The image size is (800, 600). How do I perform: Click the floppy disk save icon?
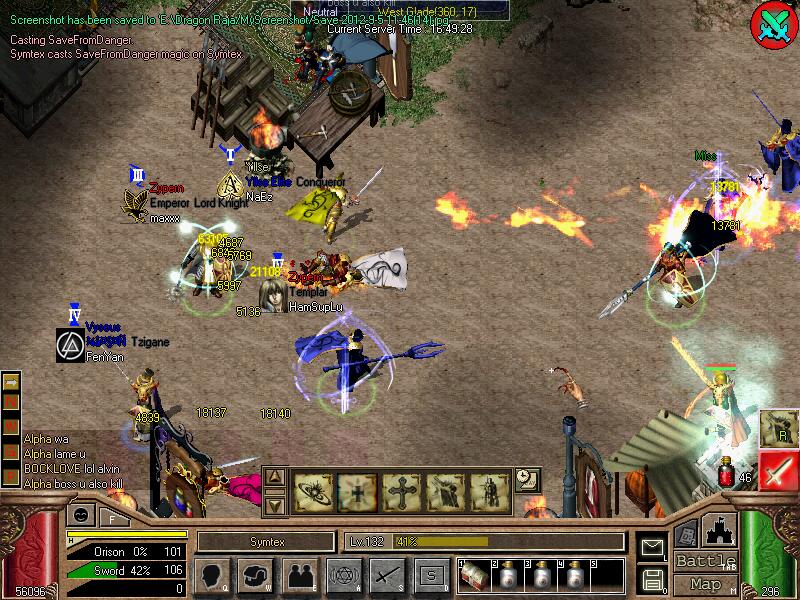[652, 578]
